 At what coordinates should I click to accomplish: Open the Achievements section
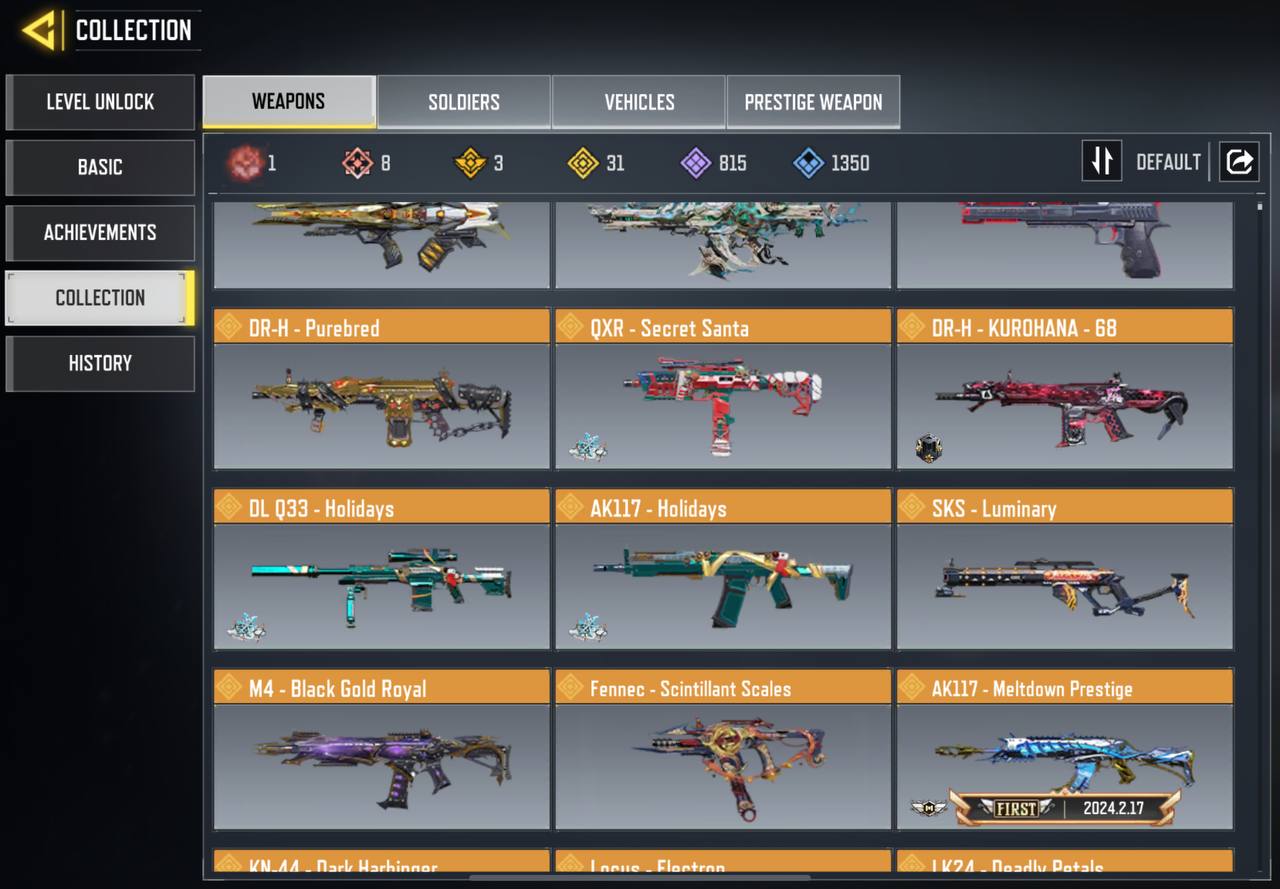coord(100,233)
